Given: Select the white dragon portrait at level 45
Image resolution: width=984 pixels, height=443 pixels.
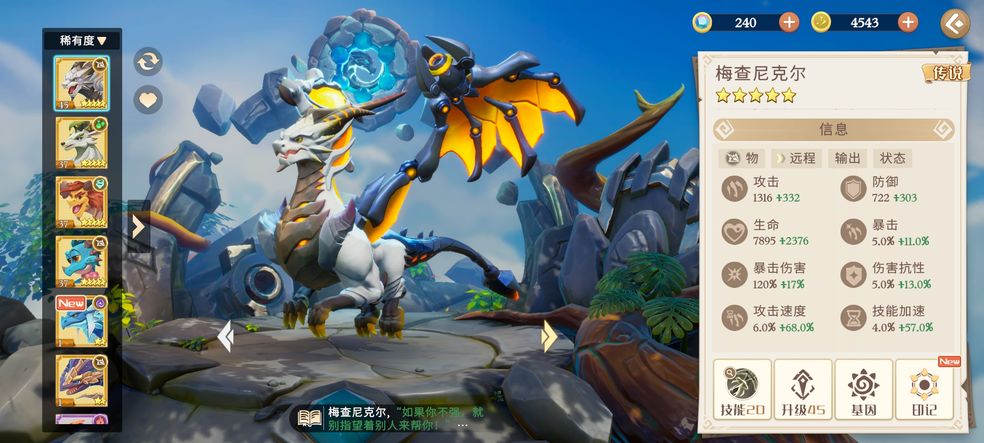Looking at the screenshot, I should coord(82,83).
